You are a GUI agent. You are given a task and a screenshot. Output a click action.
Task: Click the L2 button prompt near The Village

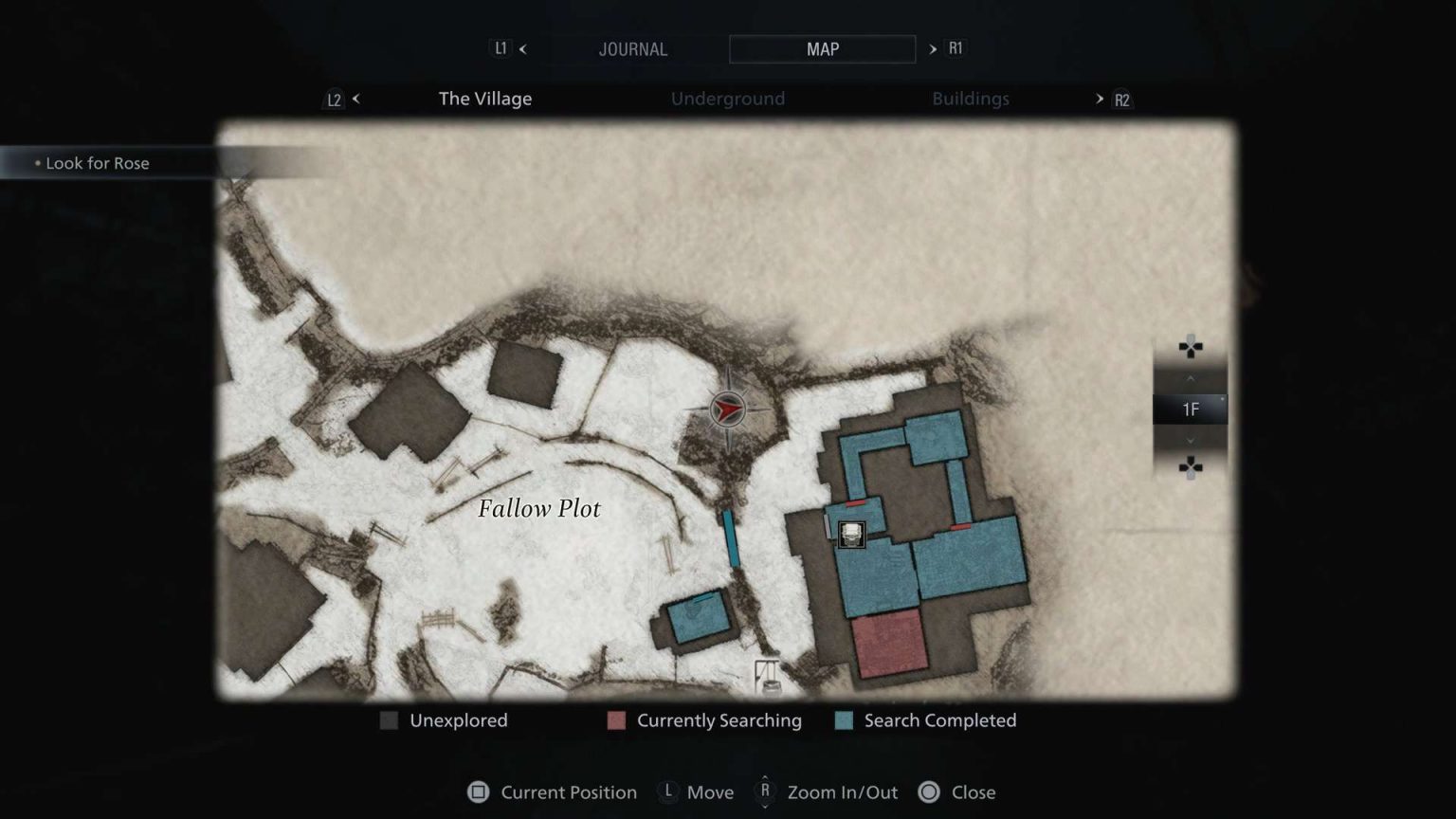tap(334, 99)
